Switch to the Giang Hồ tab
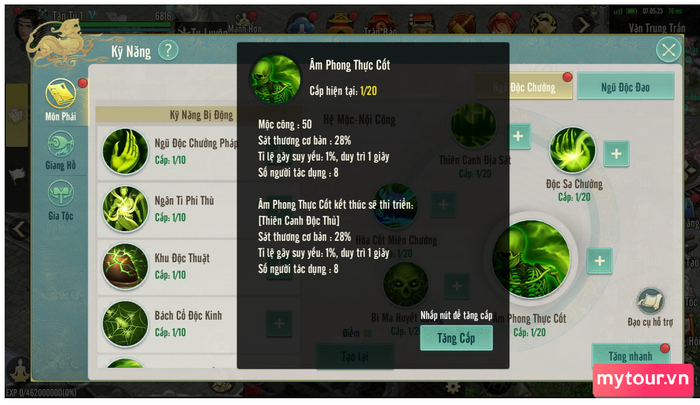The height and width of the screenshot is (405, 700). [x=60, y=149]
